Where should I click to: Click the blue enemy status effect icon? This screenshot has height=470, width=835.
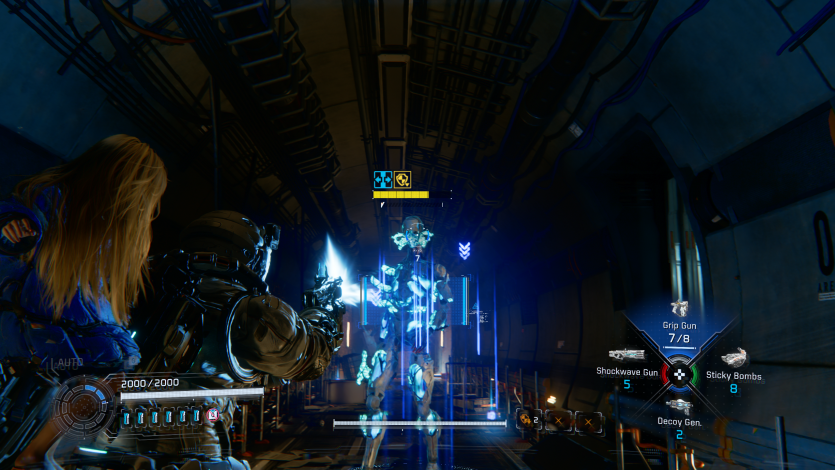[382, 180]
